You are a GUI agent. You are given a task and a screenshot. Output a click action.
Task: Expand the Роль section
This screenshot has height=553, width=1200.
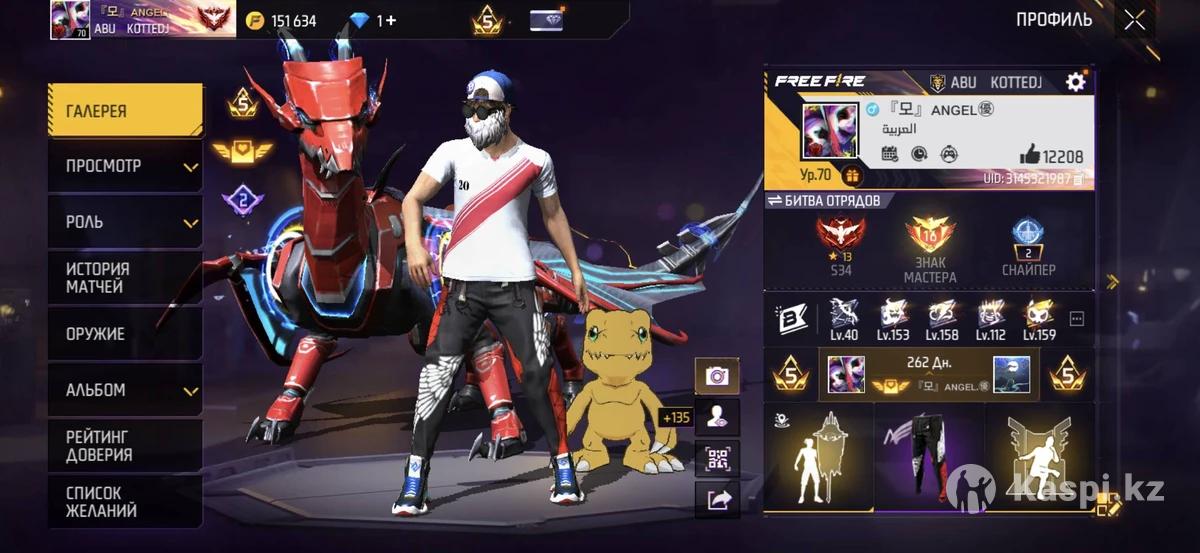125,222
